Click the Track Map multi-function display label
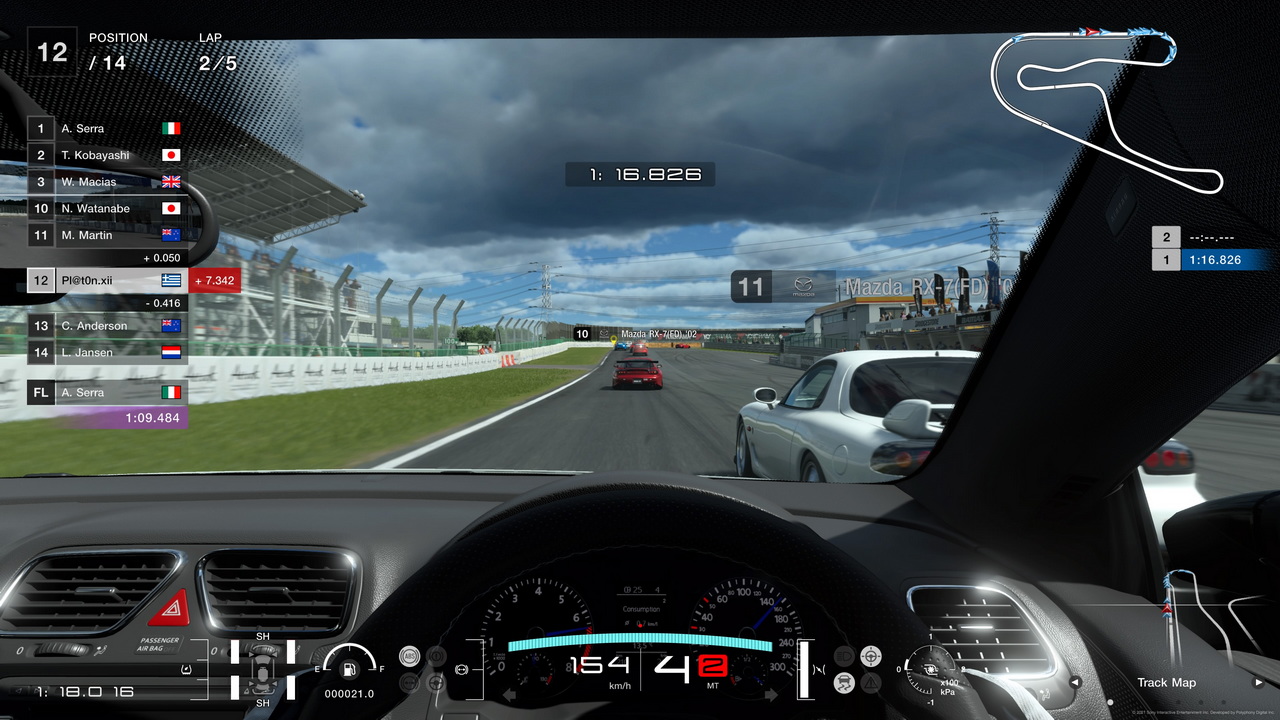This screenshot has height=720, width=1280. [1166, 683]
